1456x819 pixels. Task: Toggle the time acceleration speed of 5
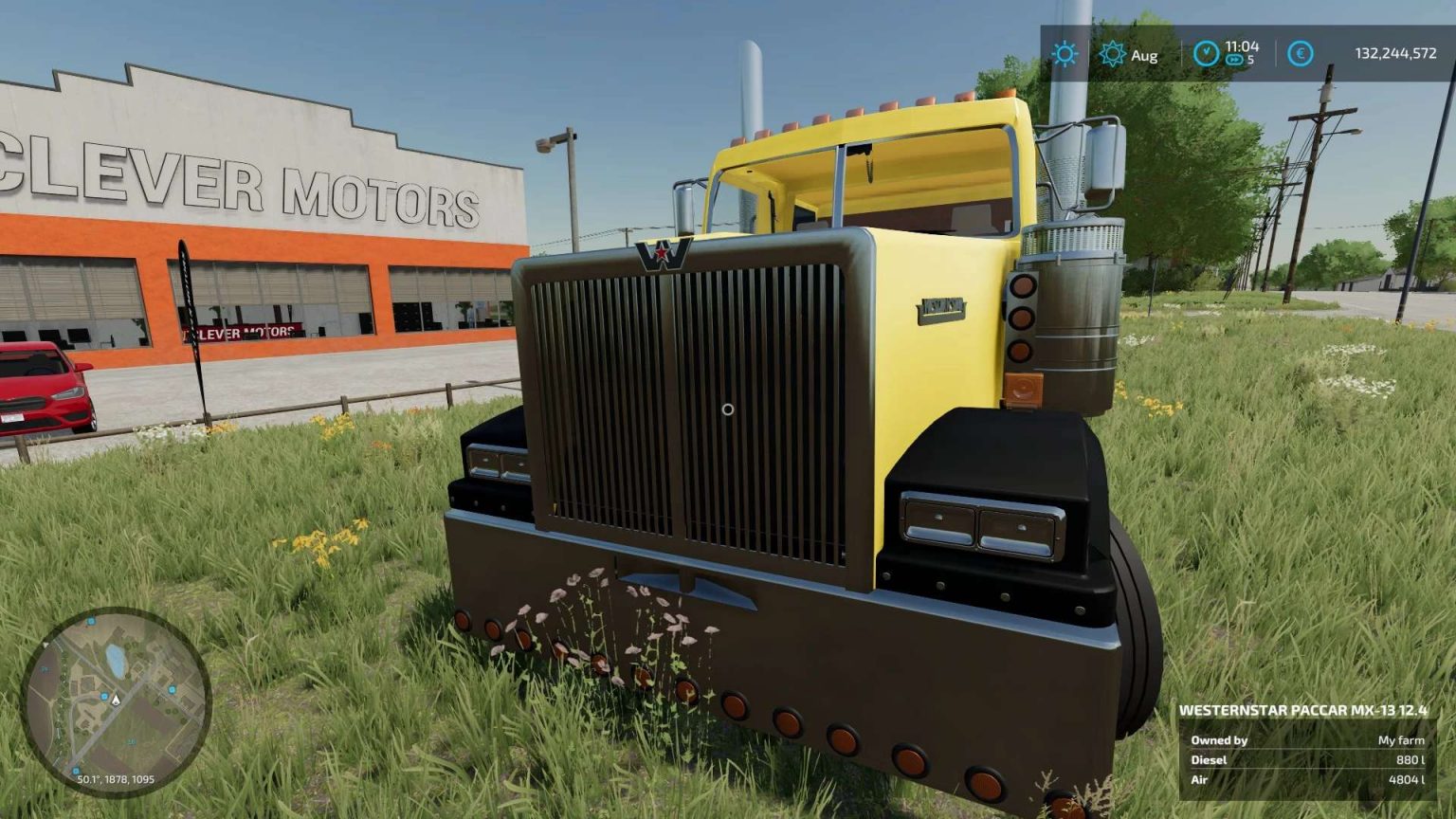tap(1240, 60)
